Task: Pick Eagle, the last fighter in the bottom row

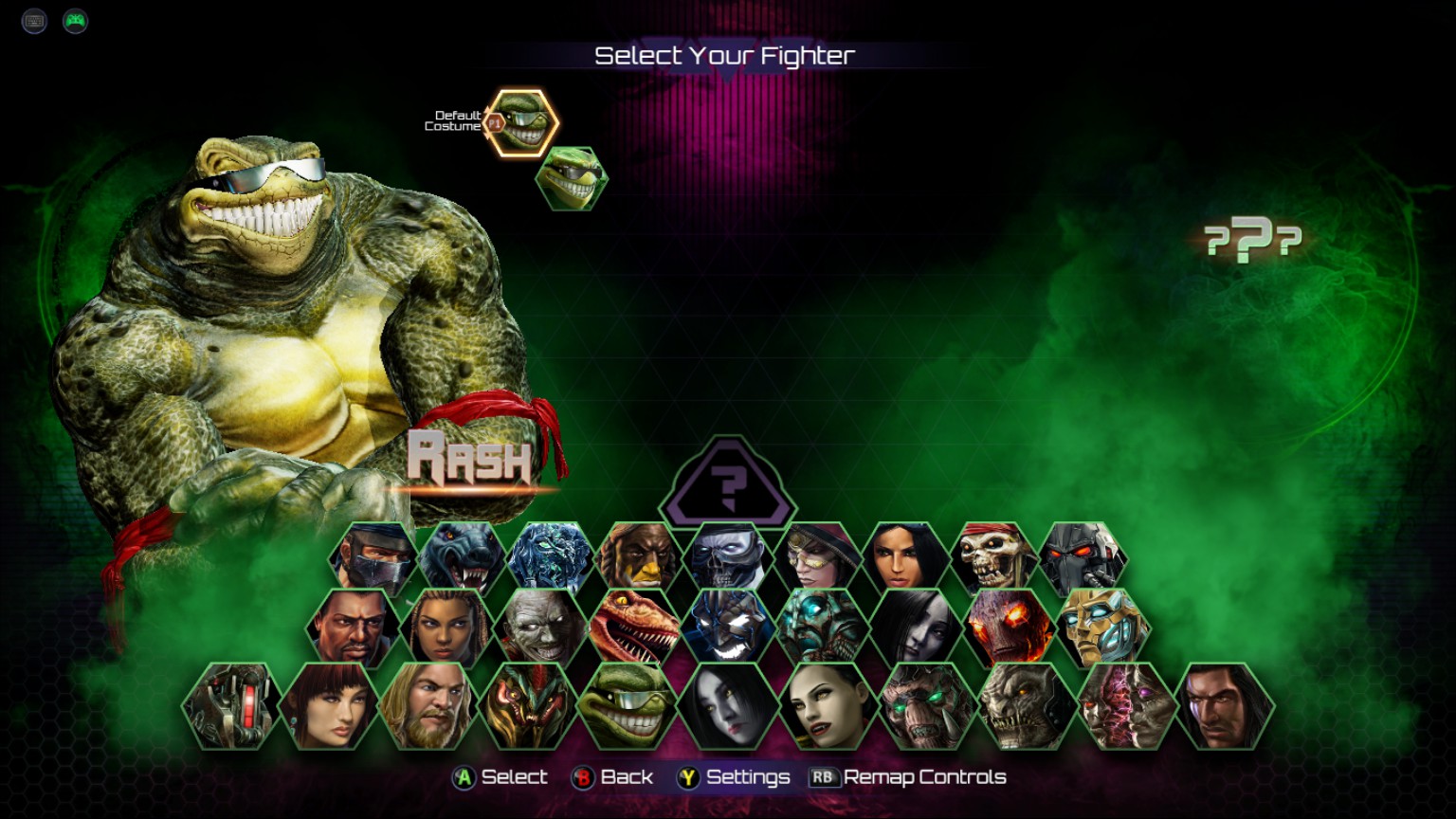Action: coord(1225,706)
